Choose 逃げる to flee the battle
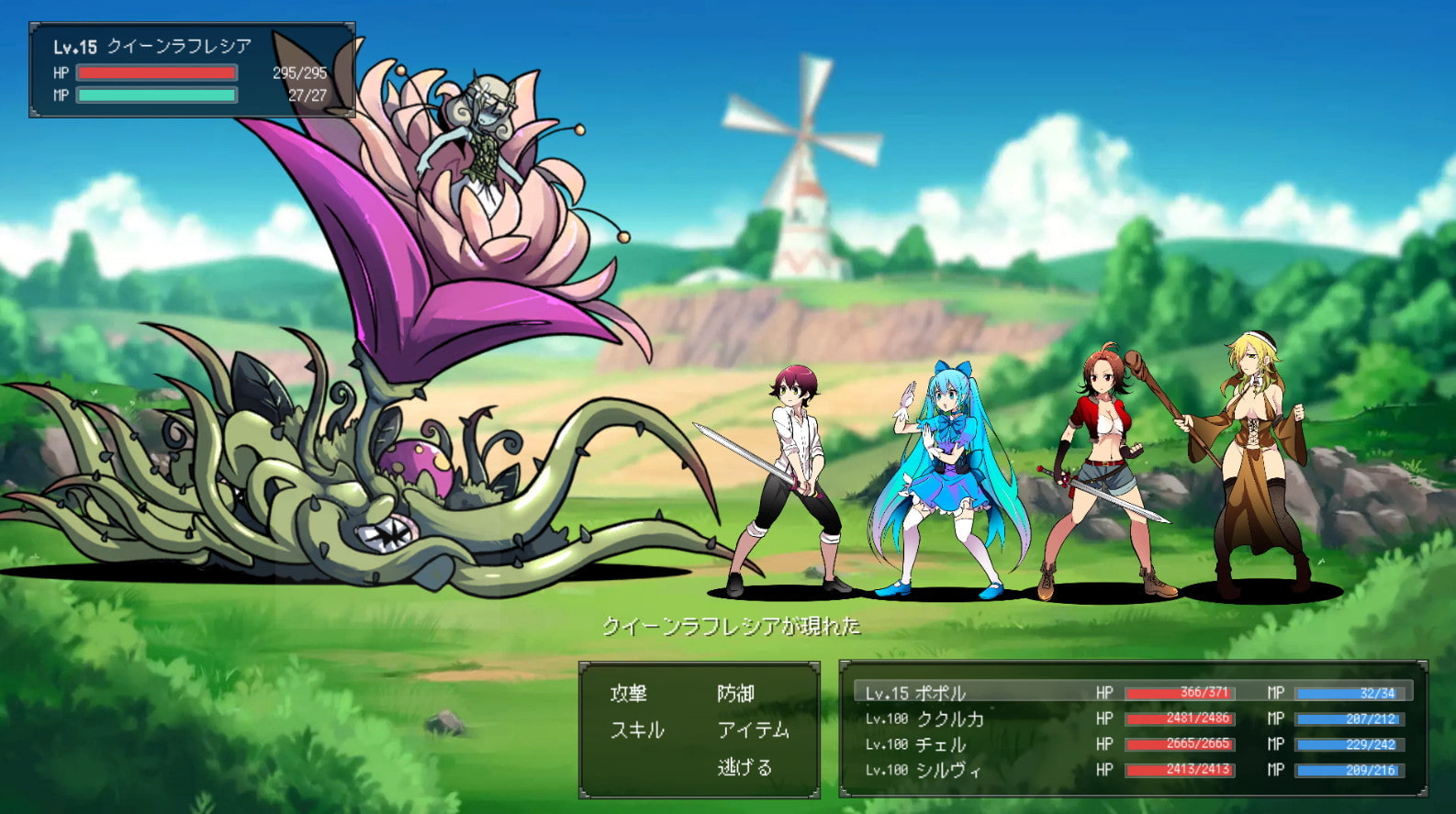 point(745,767)
